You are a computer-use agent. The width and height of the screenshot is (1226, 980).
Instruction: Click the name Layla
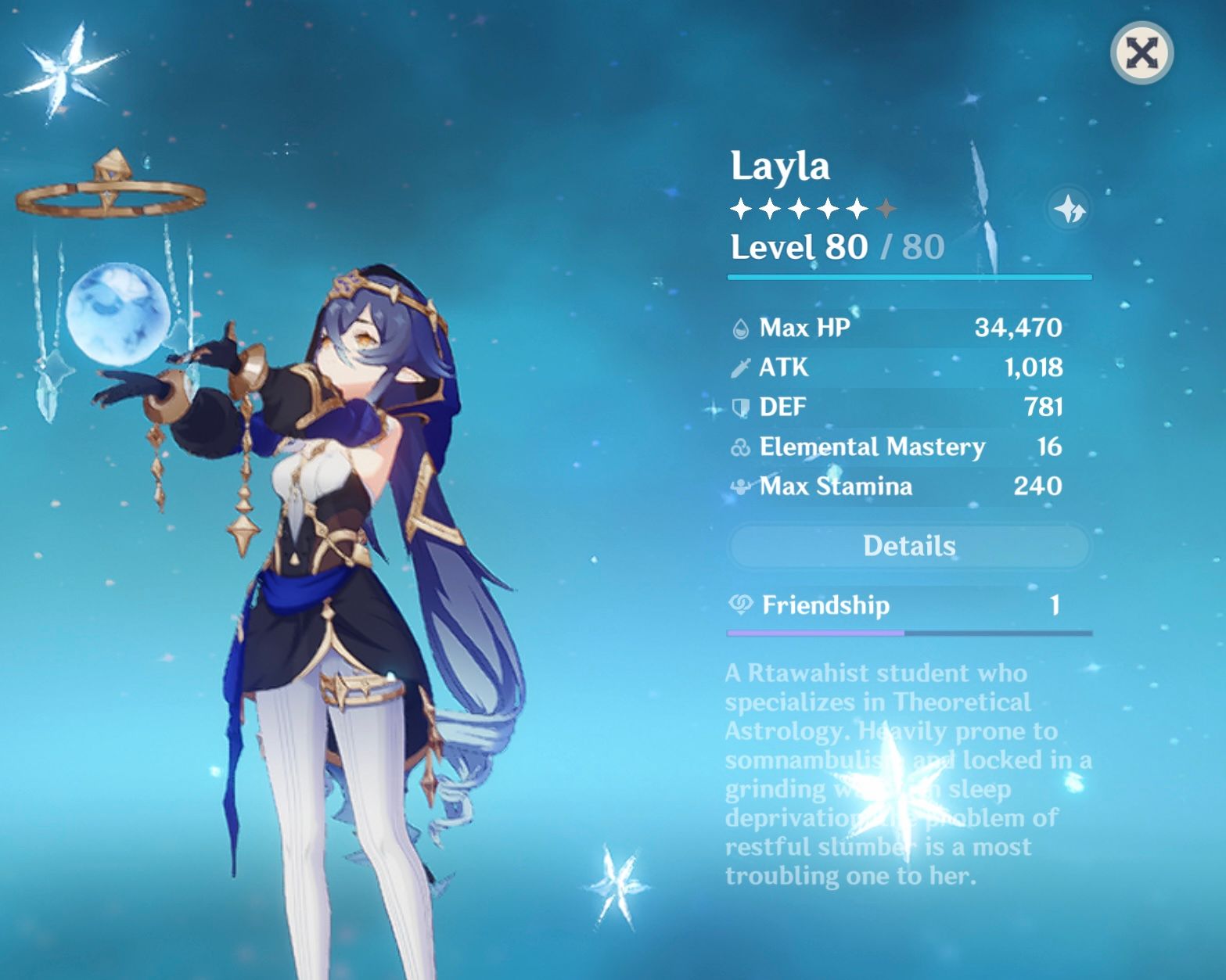tap(782, 165)
